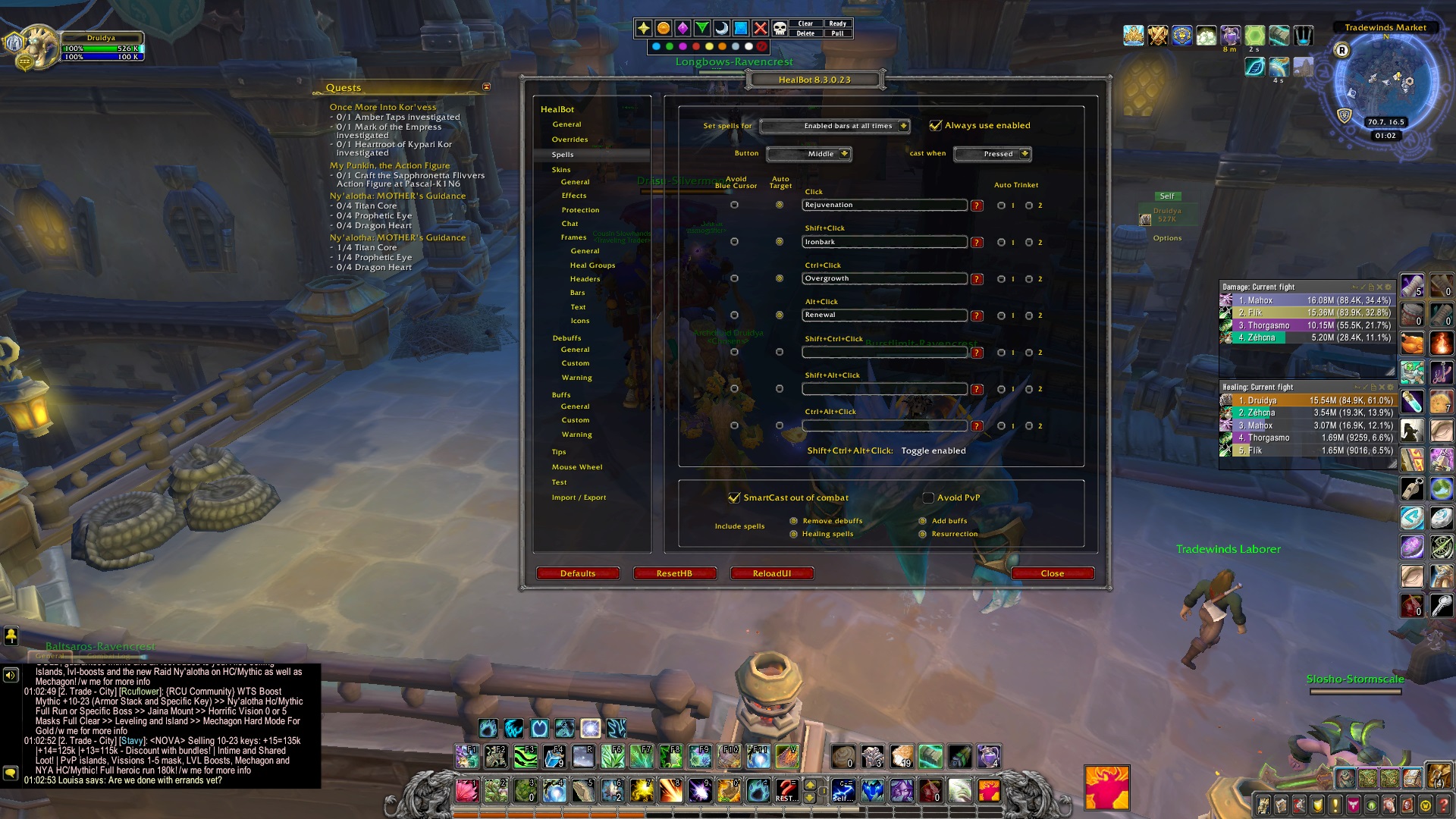The width and height of the screenshot is (1456, 819).
Task: Click the Alliance emblem buff icon
Action: [x=1182, y=36]
